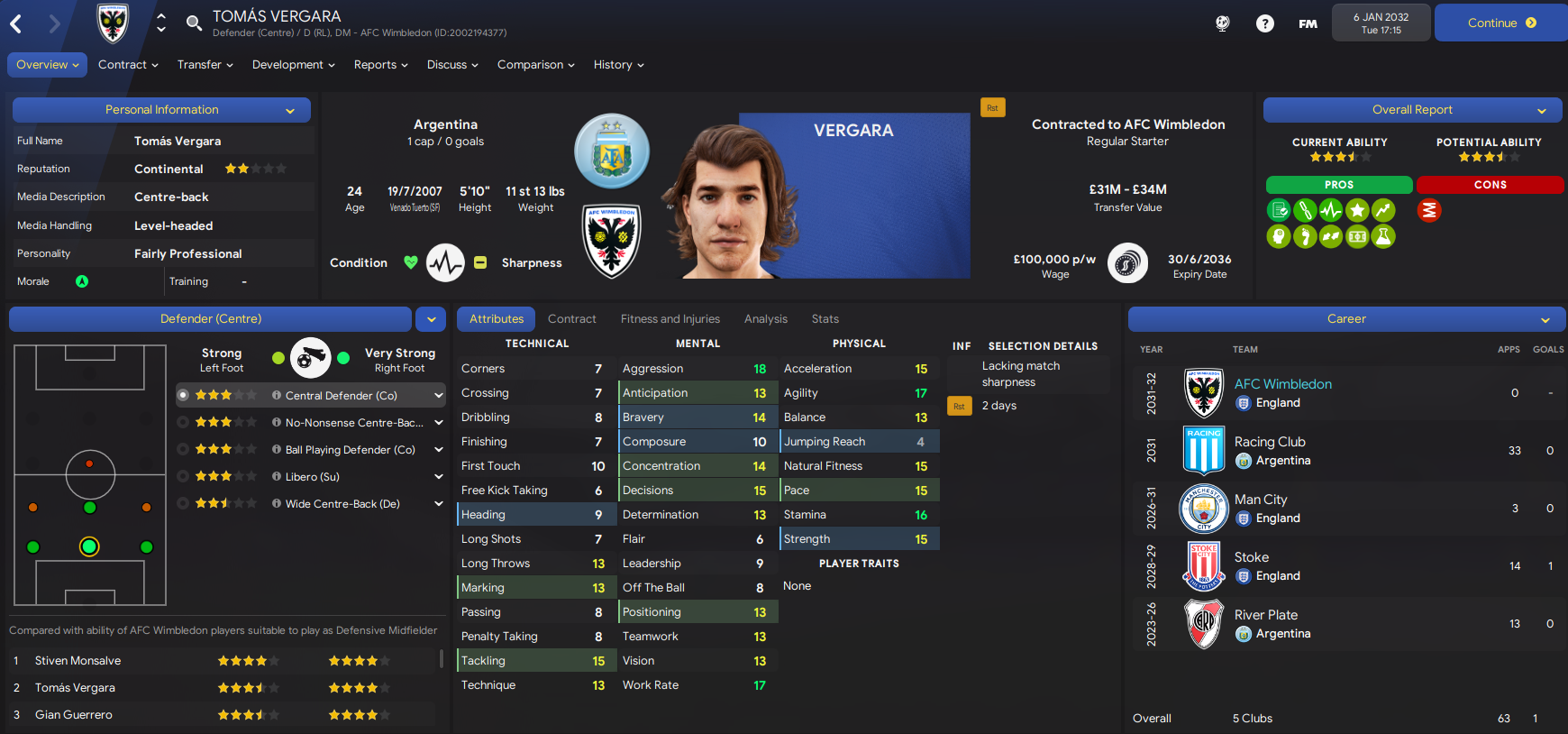Image resolution: width=1568 pixels, height=734 pixels.
Task: Open the Contract menu
Action: click(128, 65)
